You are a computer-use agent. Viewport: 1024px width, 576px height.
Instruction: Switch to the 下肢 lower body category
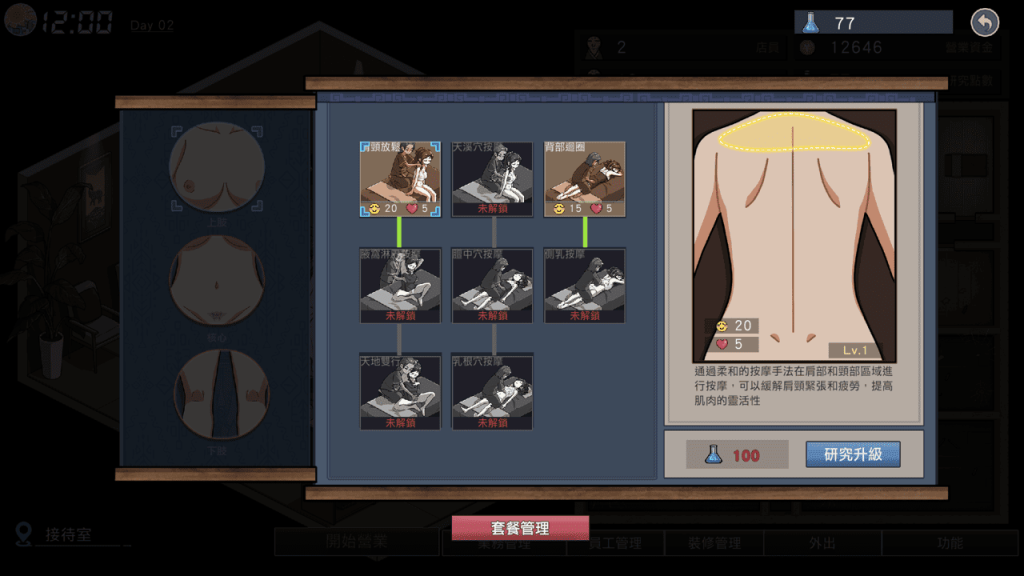coord(217,394)
